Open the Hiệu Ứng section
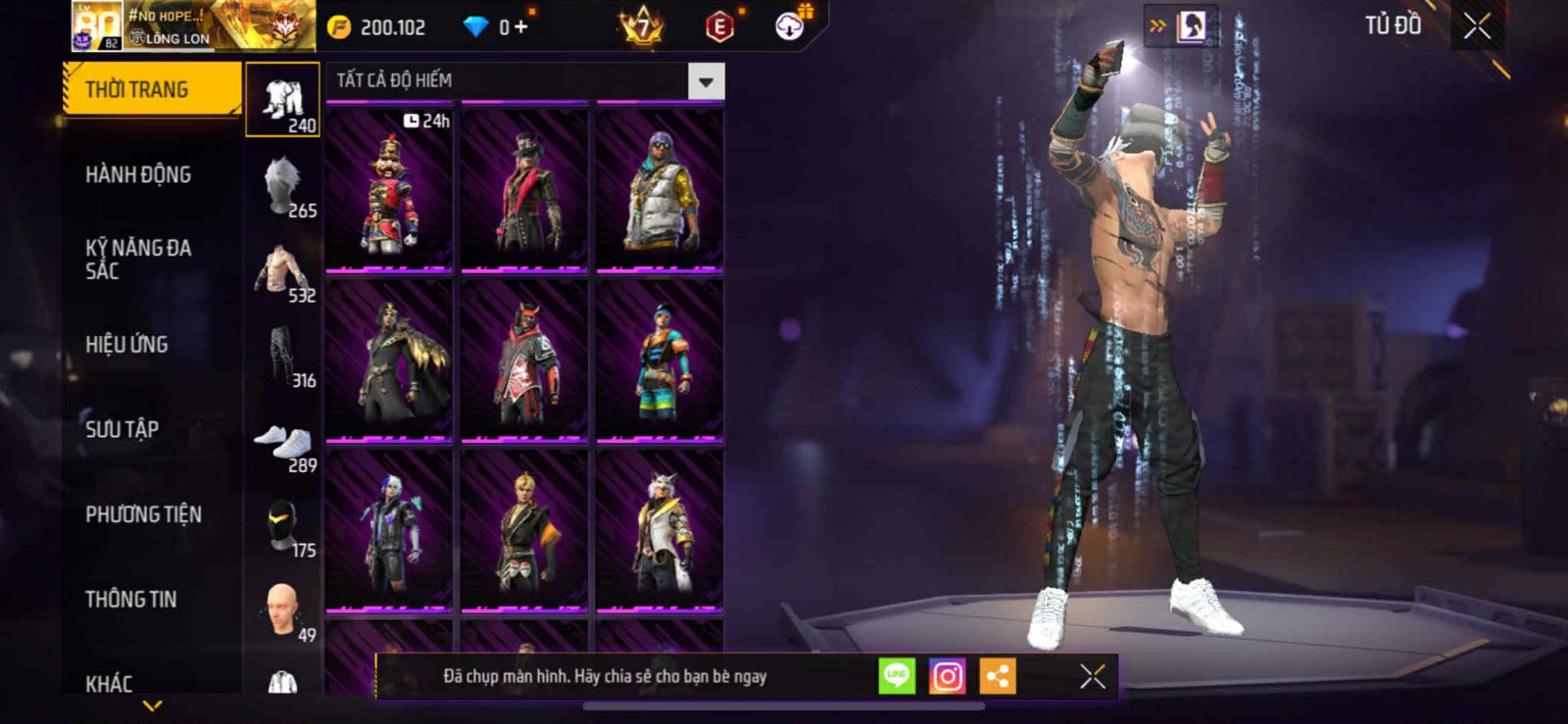Viewport: 1568px width, 724px height. (x=126, y=345)
